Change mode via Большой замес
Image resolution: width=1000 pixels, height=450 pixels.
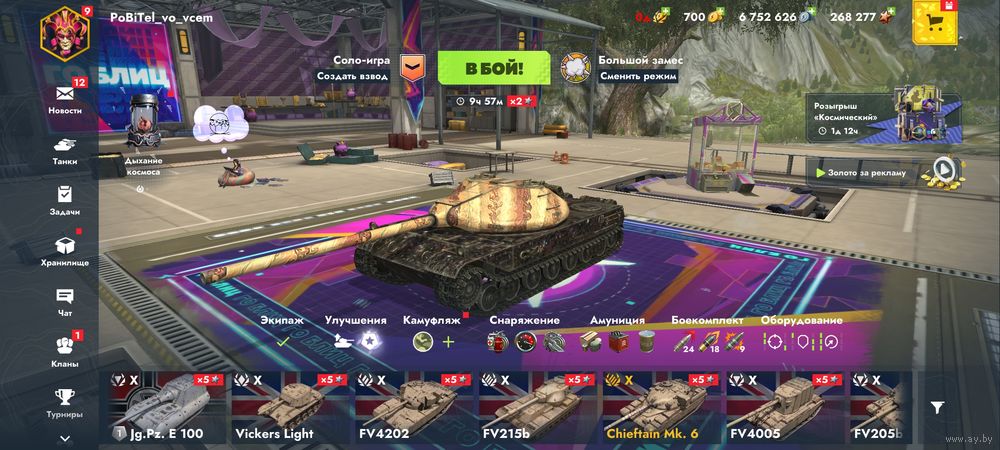click(x=575, y=67)
